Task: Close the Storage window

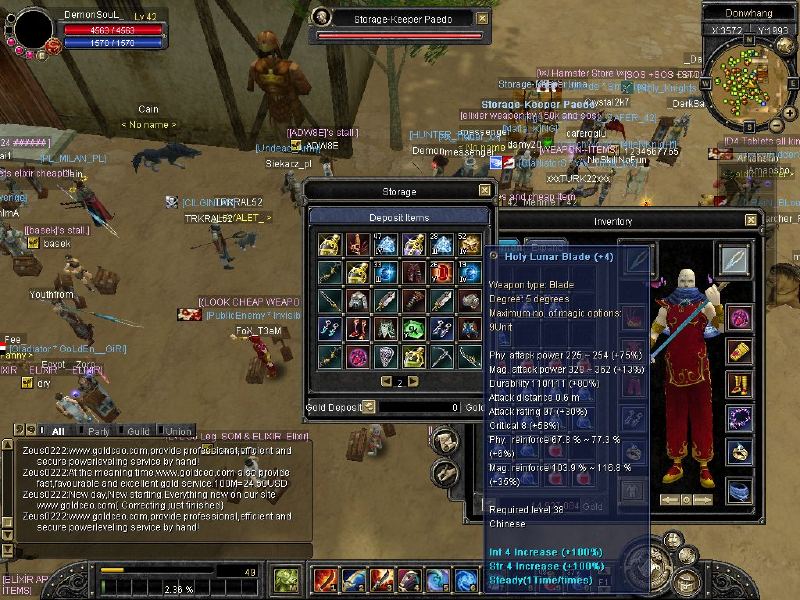Action: tap(485, 190)
